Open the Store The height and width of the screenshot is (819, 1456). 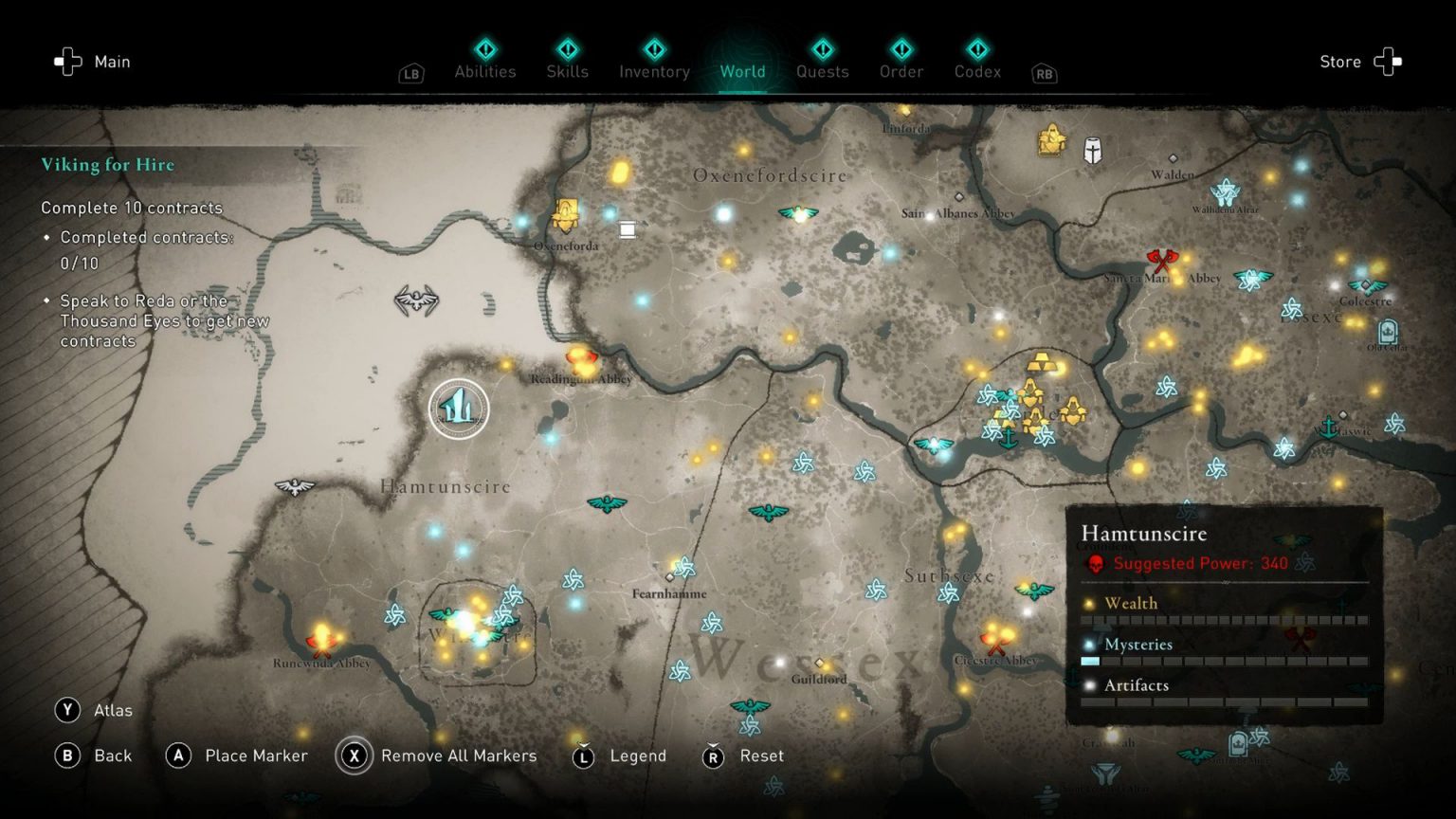click(1339, 62)
